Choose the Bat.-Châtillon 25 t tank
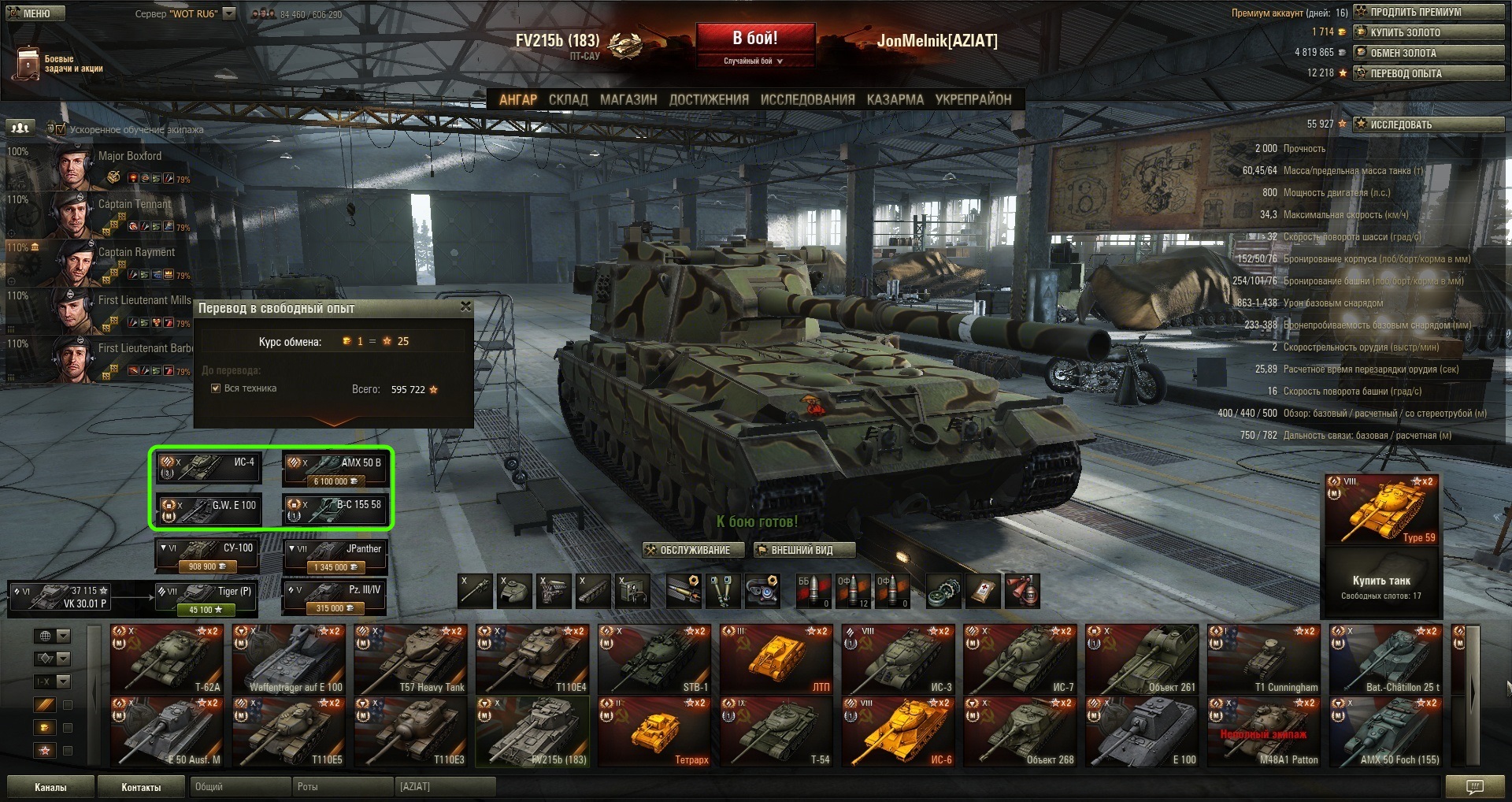 (x=1386, y=659)
